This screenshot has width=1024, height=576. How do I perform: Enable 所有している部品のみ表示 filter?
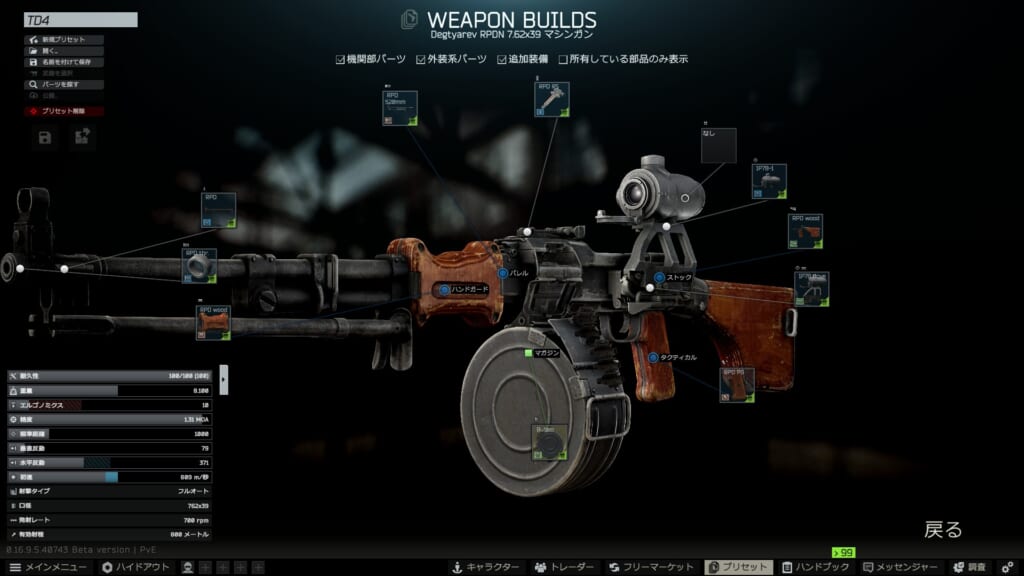[564, 59]
